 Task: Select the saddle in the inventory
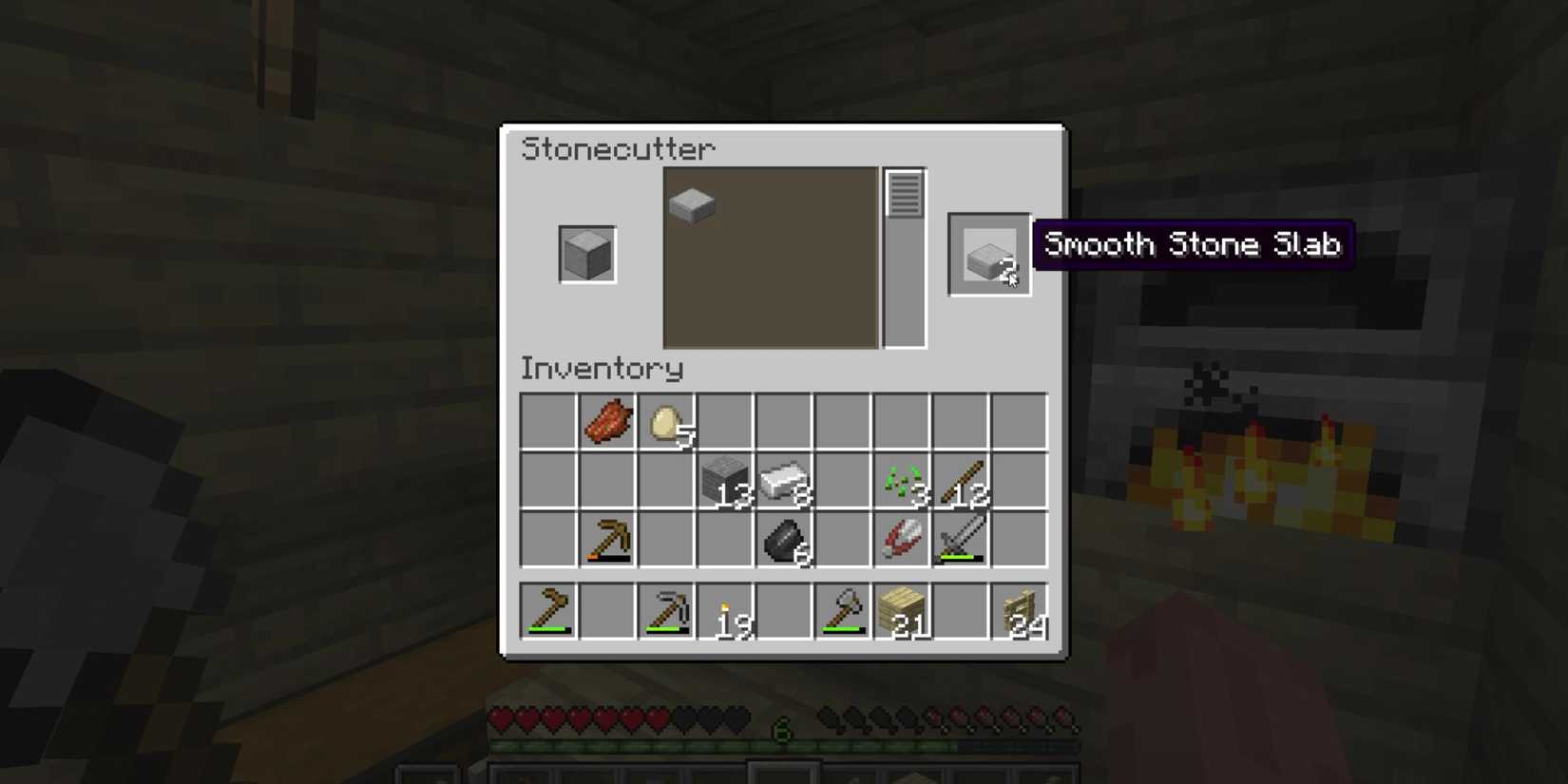(x=901, y=539)
